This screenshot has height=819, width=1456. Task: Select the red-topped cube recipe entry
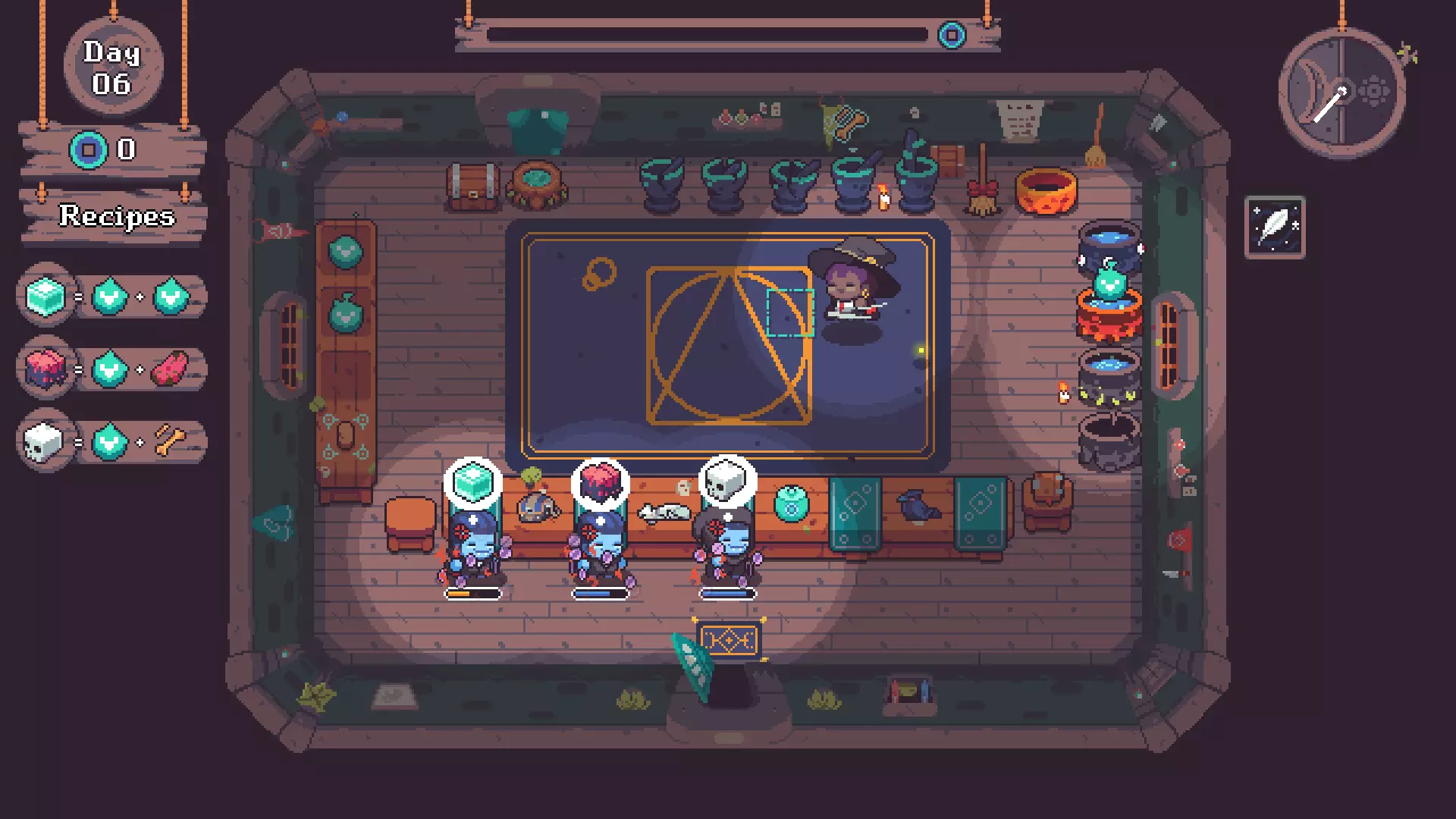pos(111,369)
